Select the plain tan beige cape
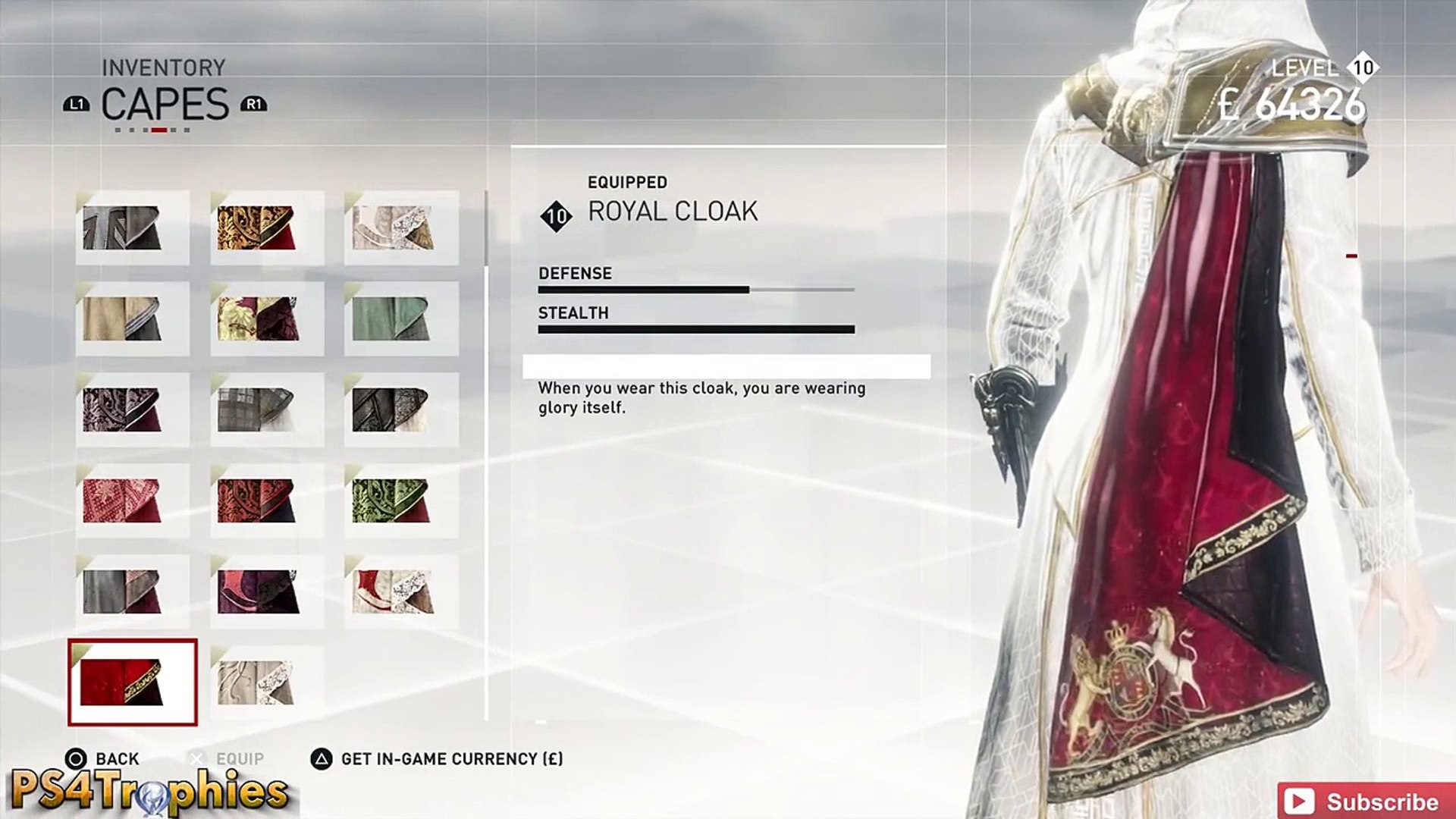1456x819 pixels. click(133, 318)
